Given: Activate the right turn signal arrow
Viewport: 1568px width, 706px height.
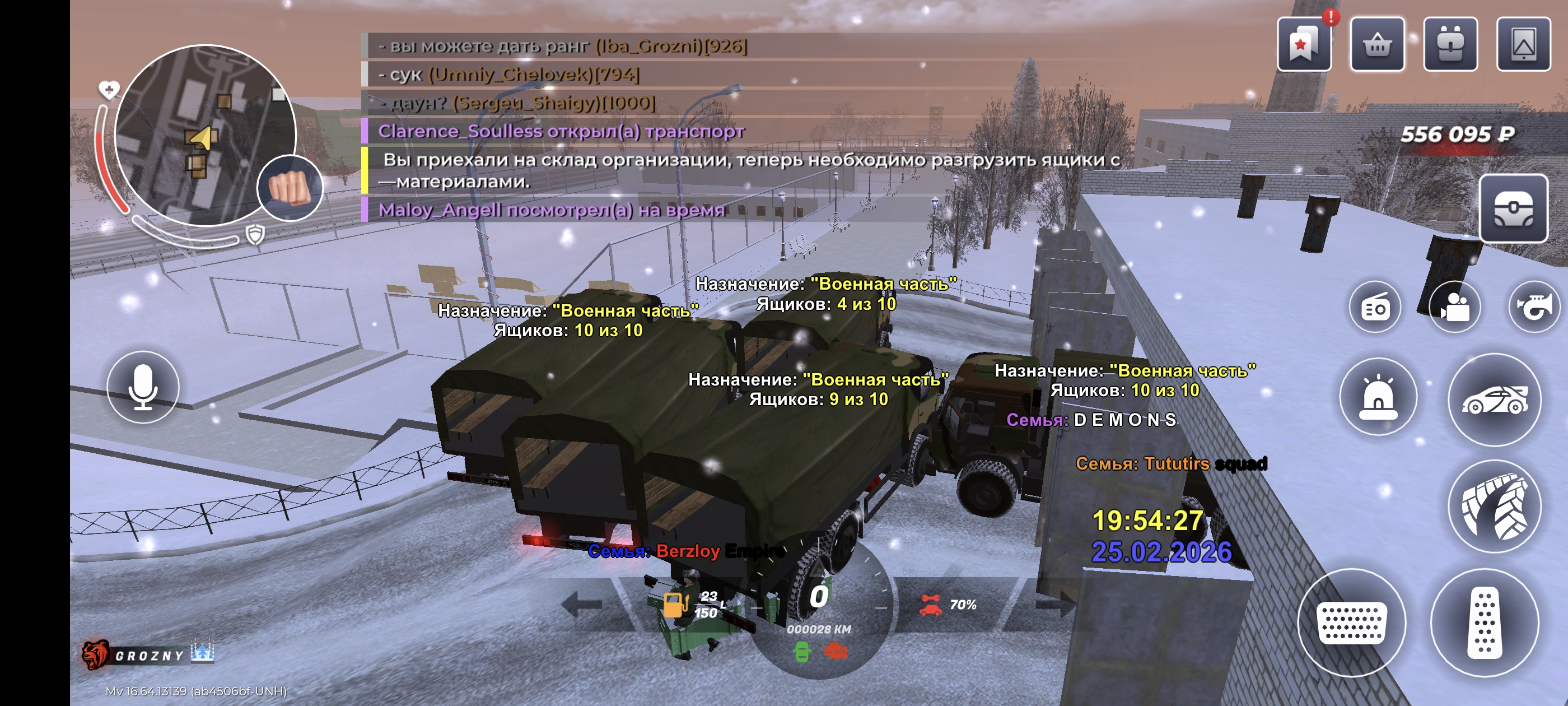Looking at the screenshot, I should click(1054, 604).
